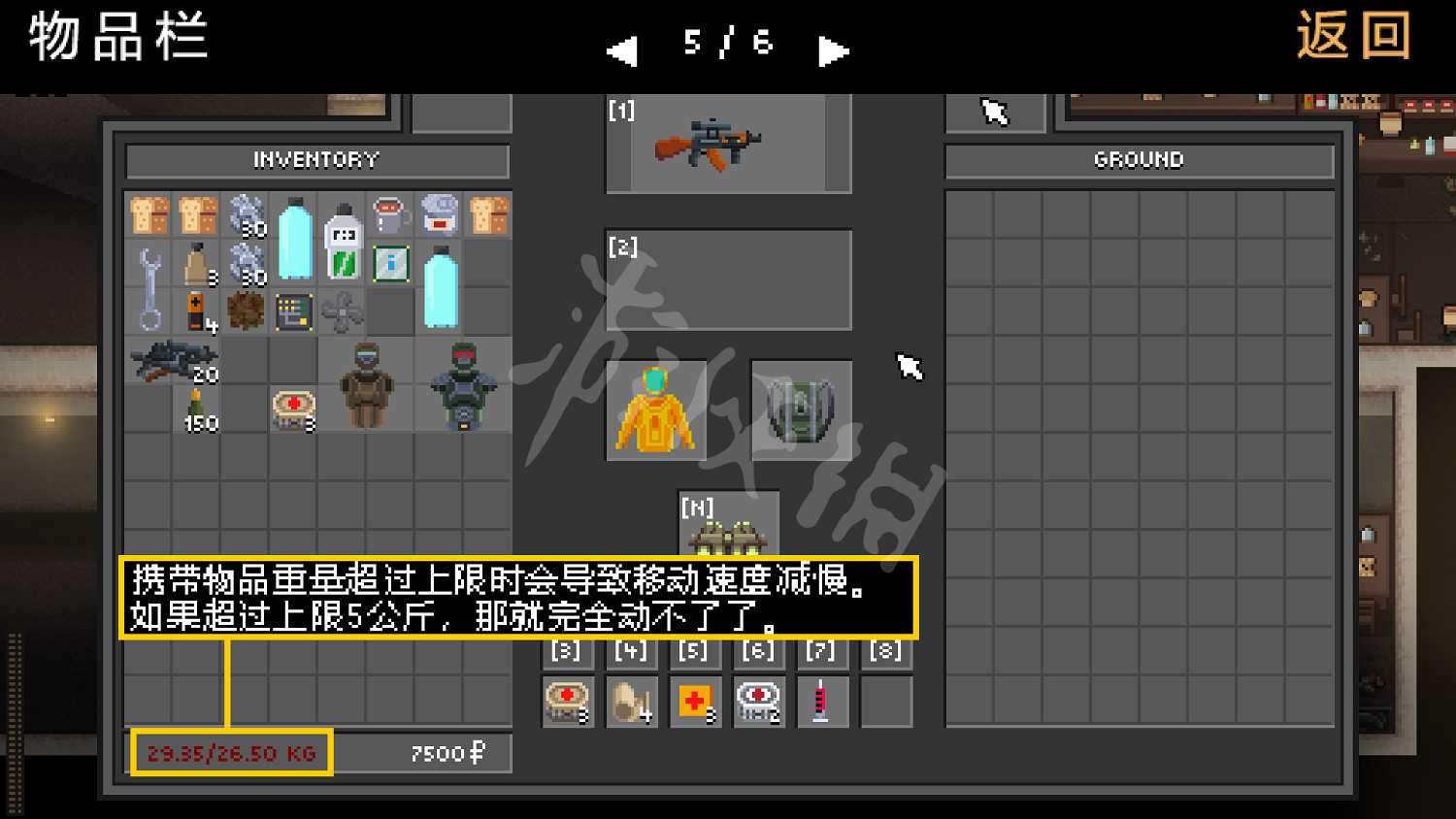Click the grenades in the [N] slot
The width and height of the screenshot is (1456, 819).
coord(728,532)
